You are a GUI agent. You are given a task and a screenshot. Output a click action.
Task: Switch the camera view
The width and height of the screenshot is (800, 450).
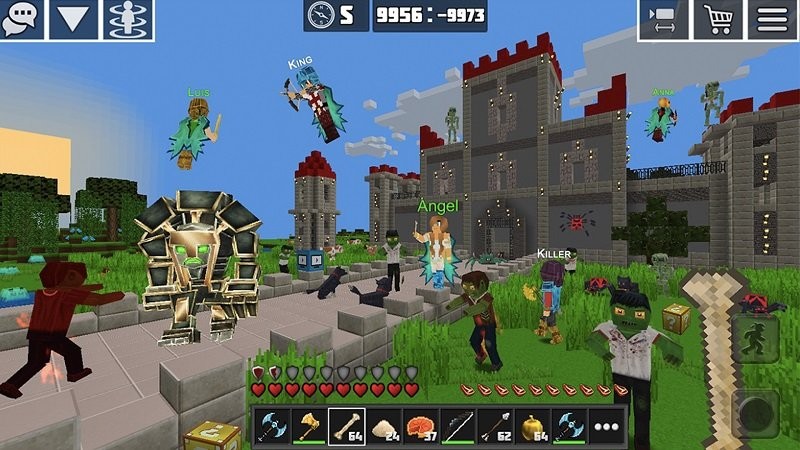(x=663, y=19)
